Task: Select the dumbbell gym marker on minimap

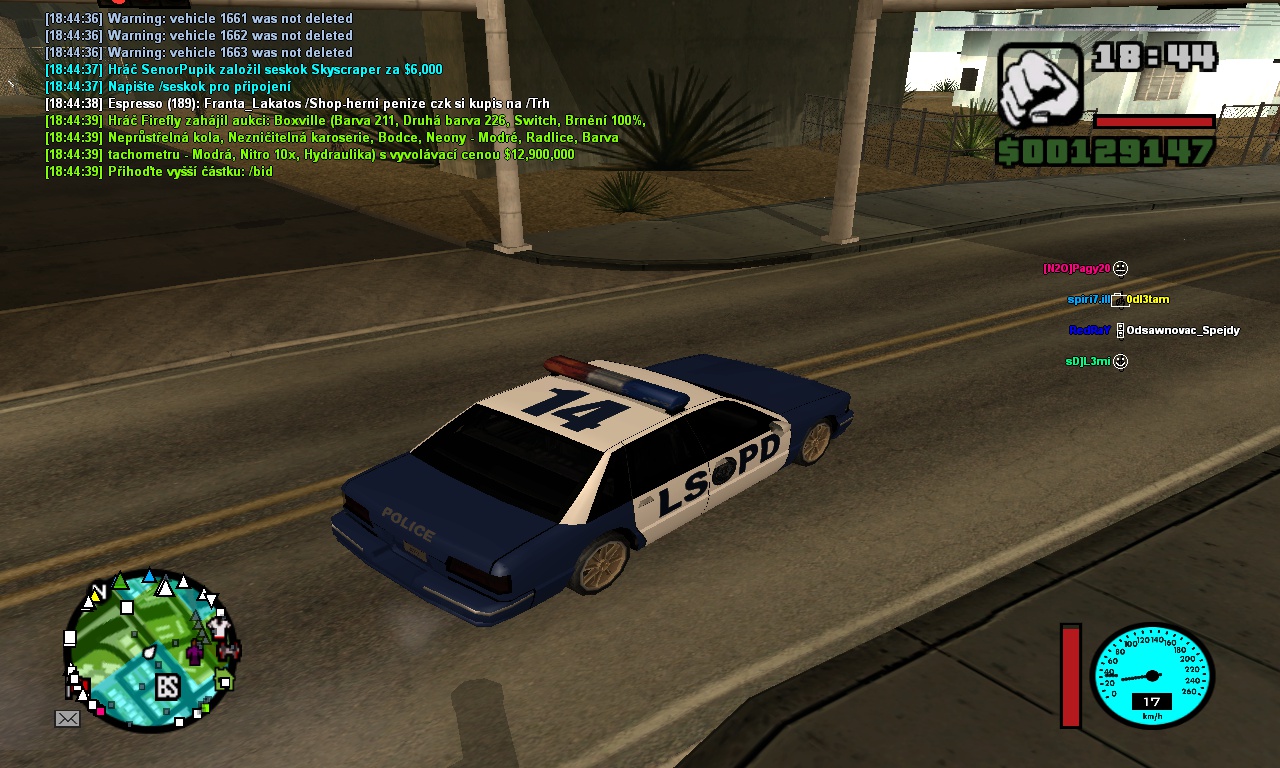Action: [230, 650]
